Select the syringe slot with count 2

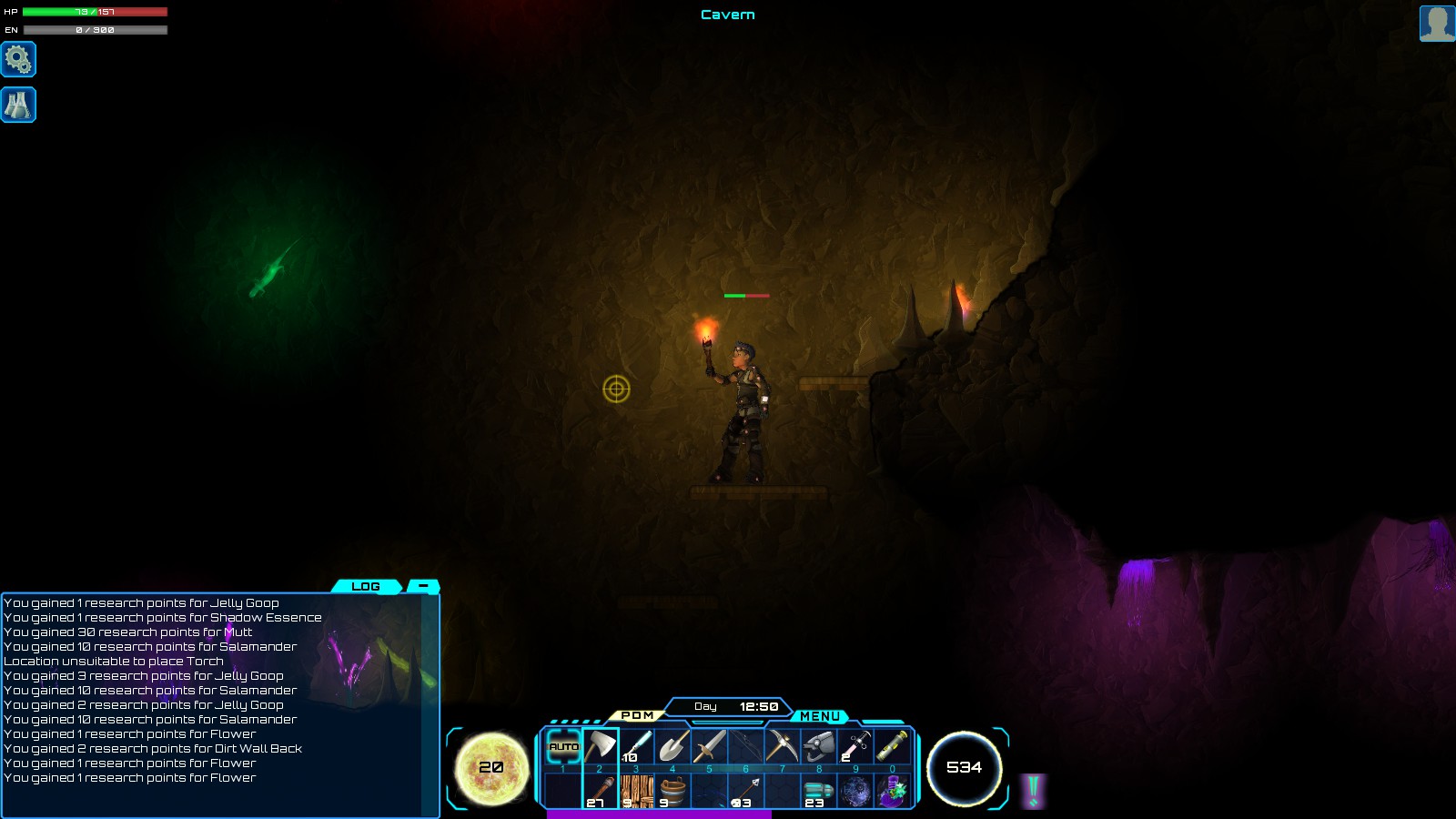coord(855,747)
